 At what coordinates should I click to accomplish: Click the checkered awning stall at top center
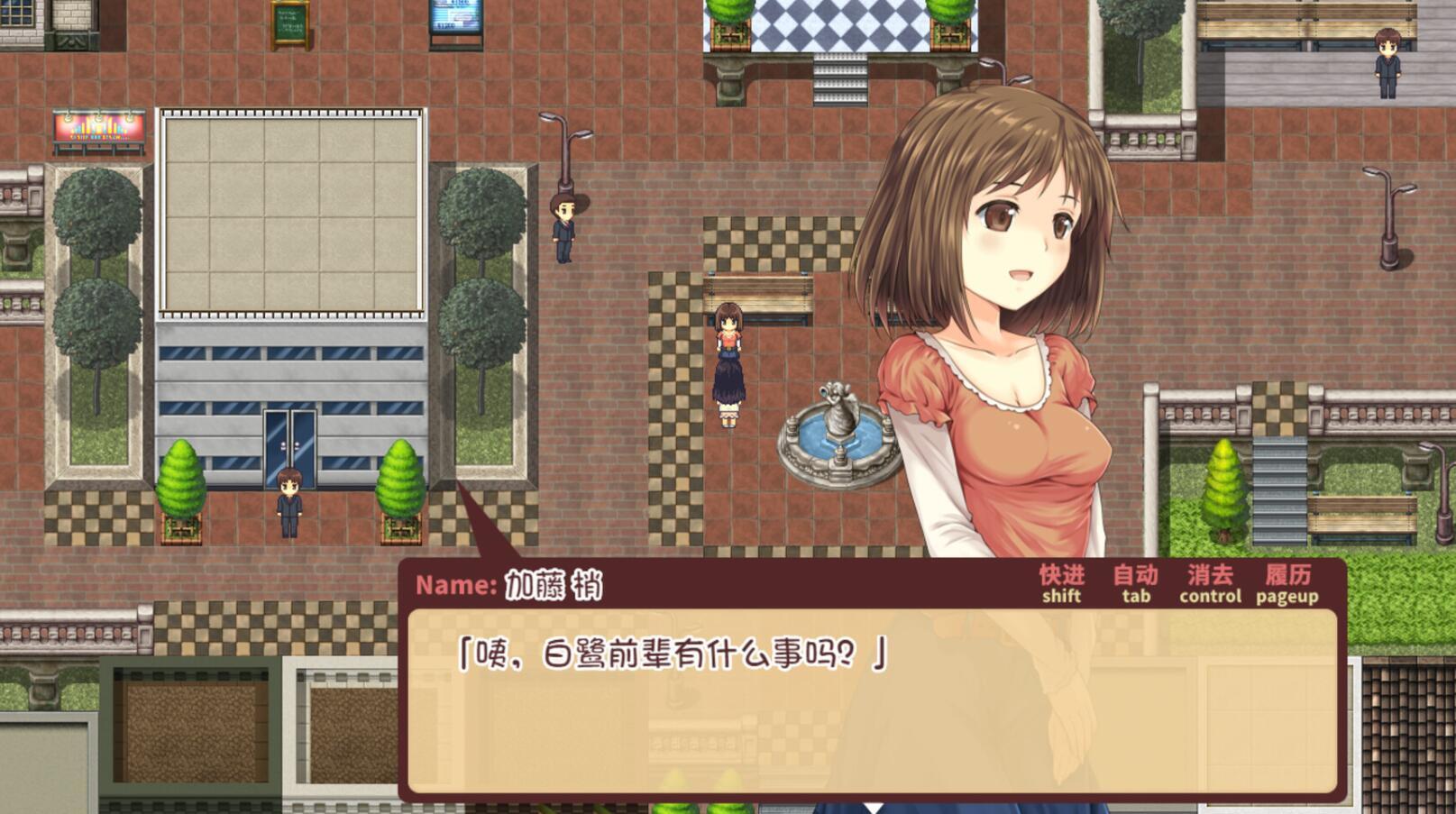point(834,27)
